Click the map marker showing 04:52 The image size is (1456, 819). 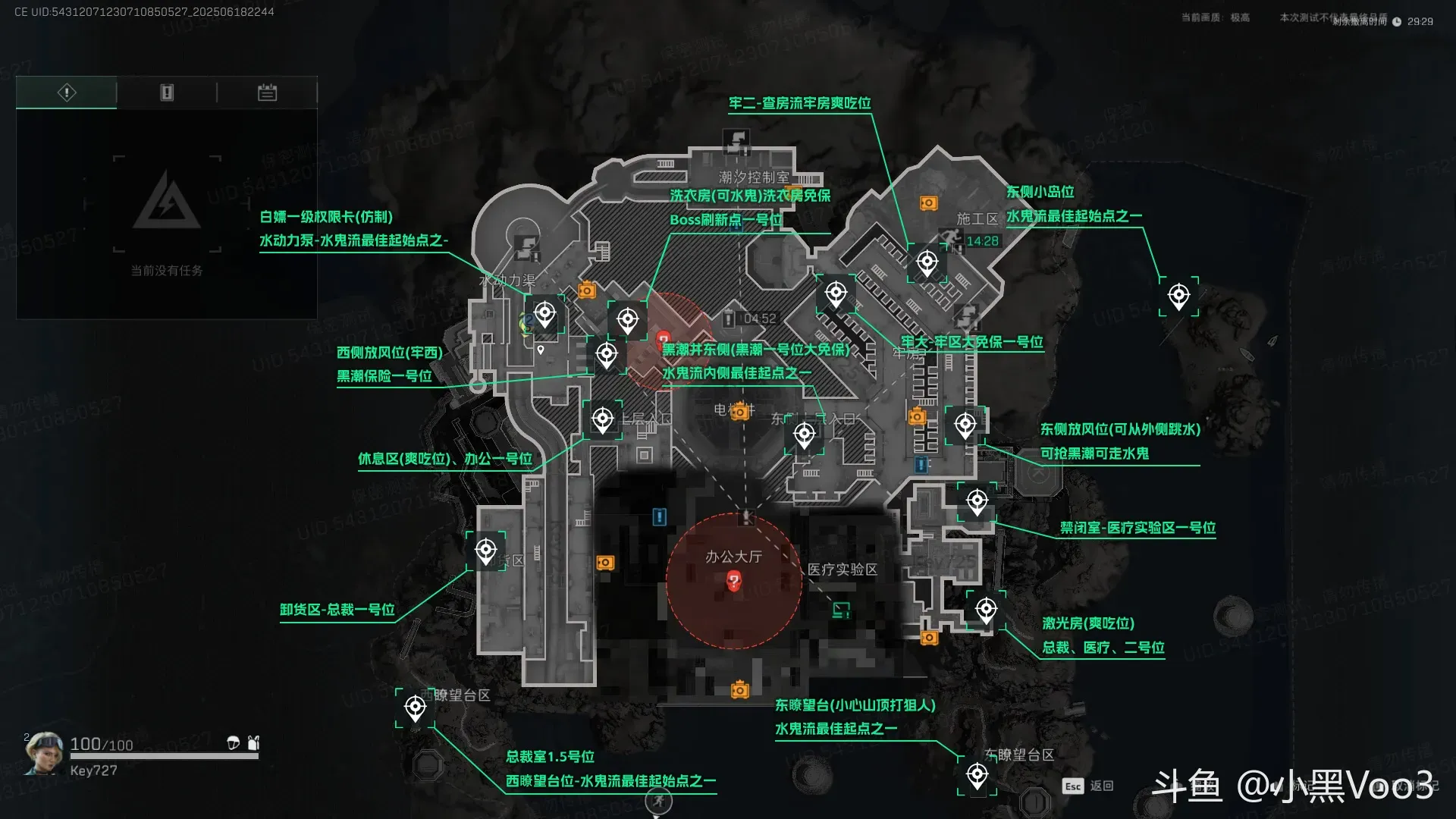pos(730,318)
